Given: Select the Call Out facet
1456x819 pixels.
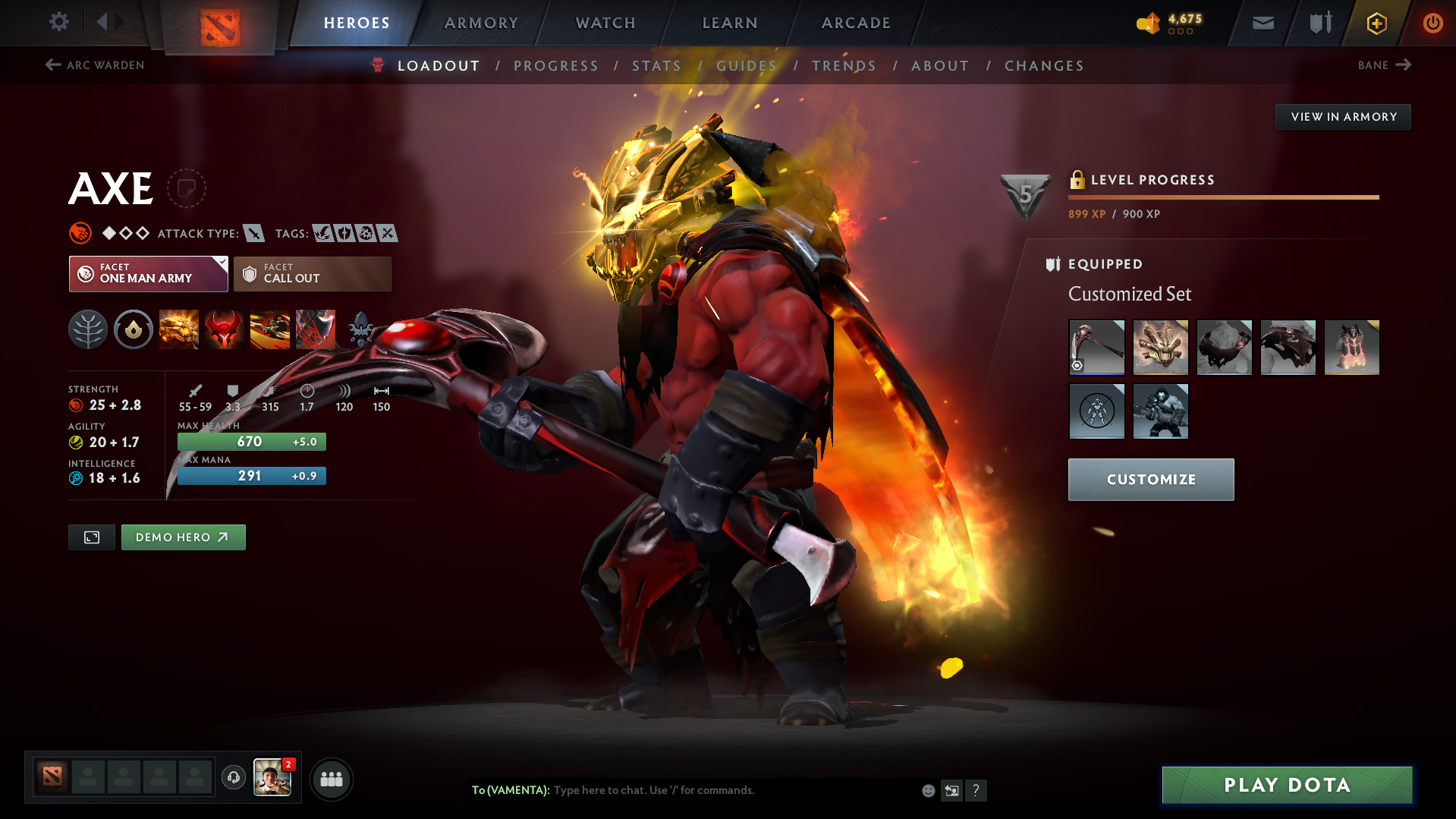Looking at the screenshot, I should [312, 274].
